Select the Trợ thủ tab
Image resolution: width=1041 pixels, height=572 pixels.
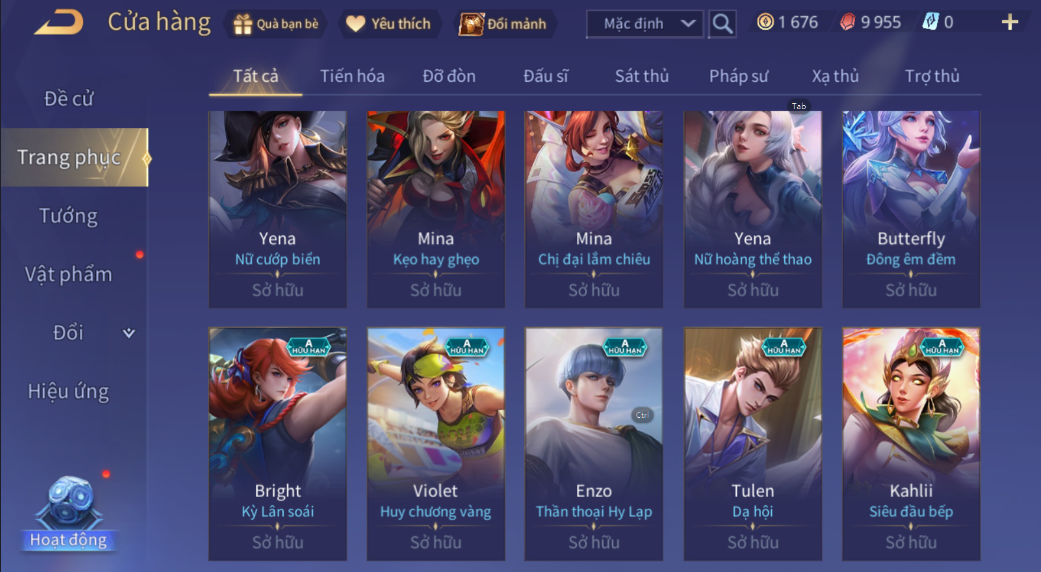click(932, 76)
